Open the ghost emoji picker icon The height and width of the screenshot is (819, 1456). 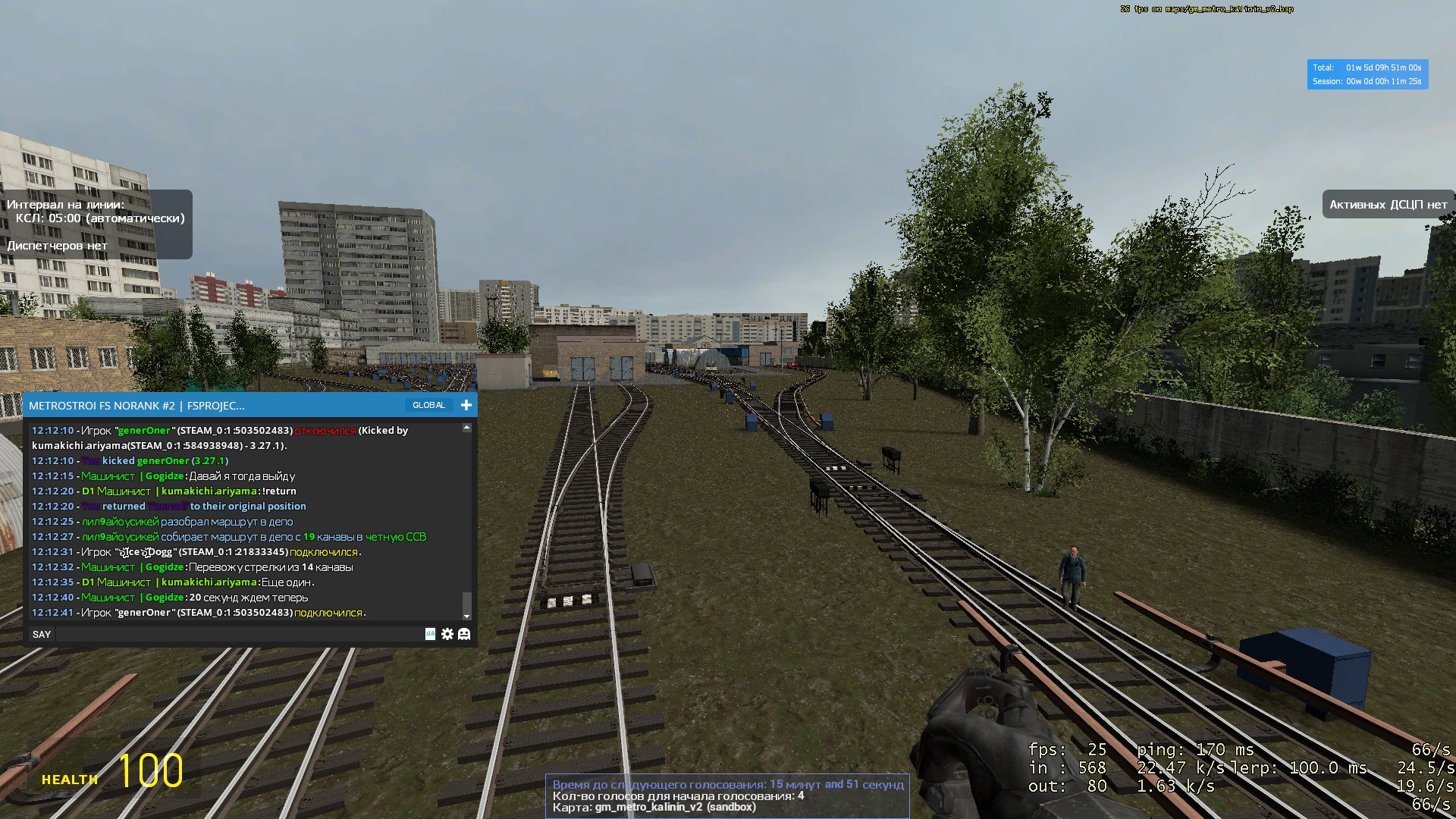[464, 634]
